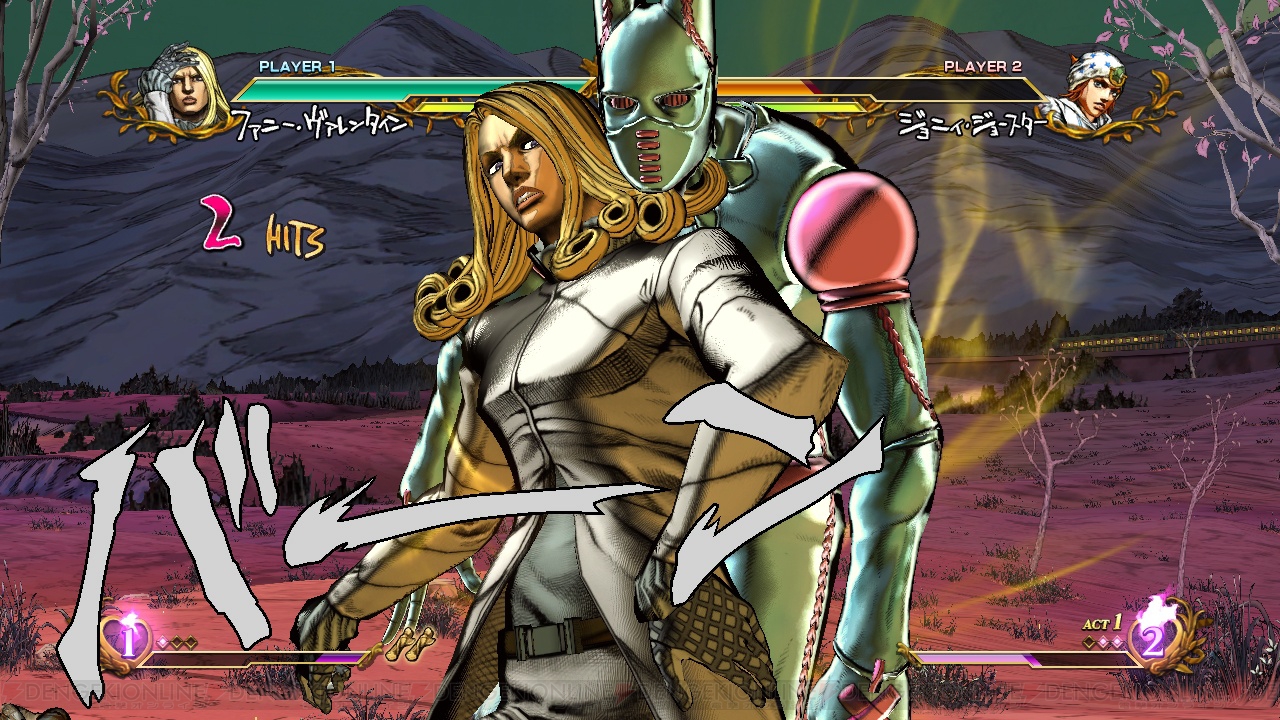Select Player 1's heart gauge emblem
This screenshot has height=720, width=1280.
click(126, 637)
